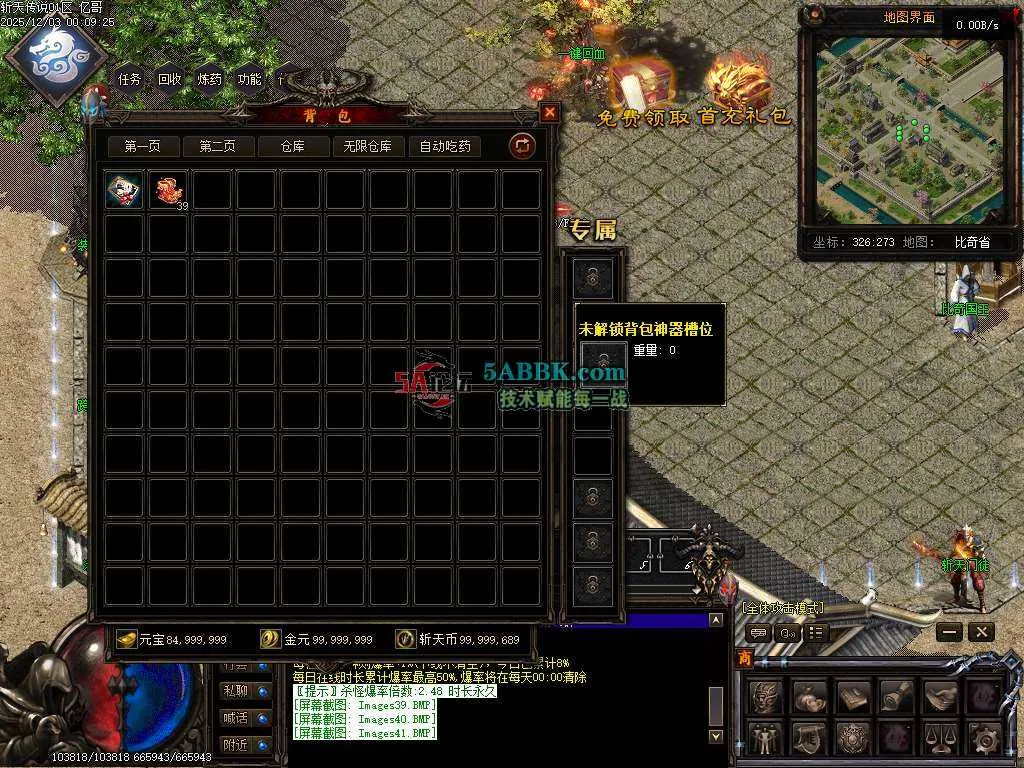The image size is (1024, 768).
Task: Select the playing card item in the bag
Action: point(123,191)
